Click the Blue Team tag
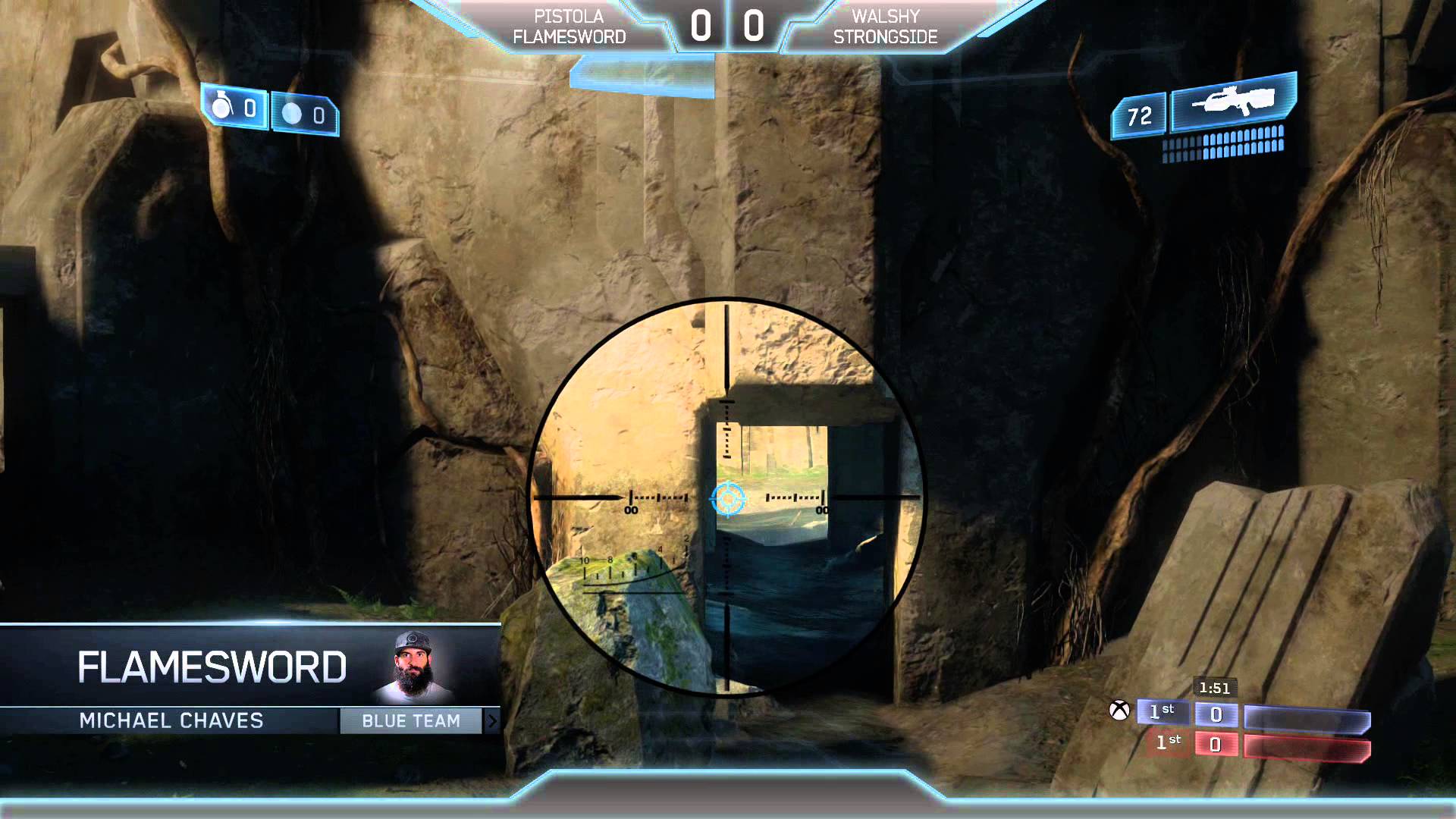The width and height of the screenshot is (1456, 819). click(410, 720)
